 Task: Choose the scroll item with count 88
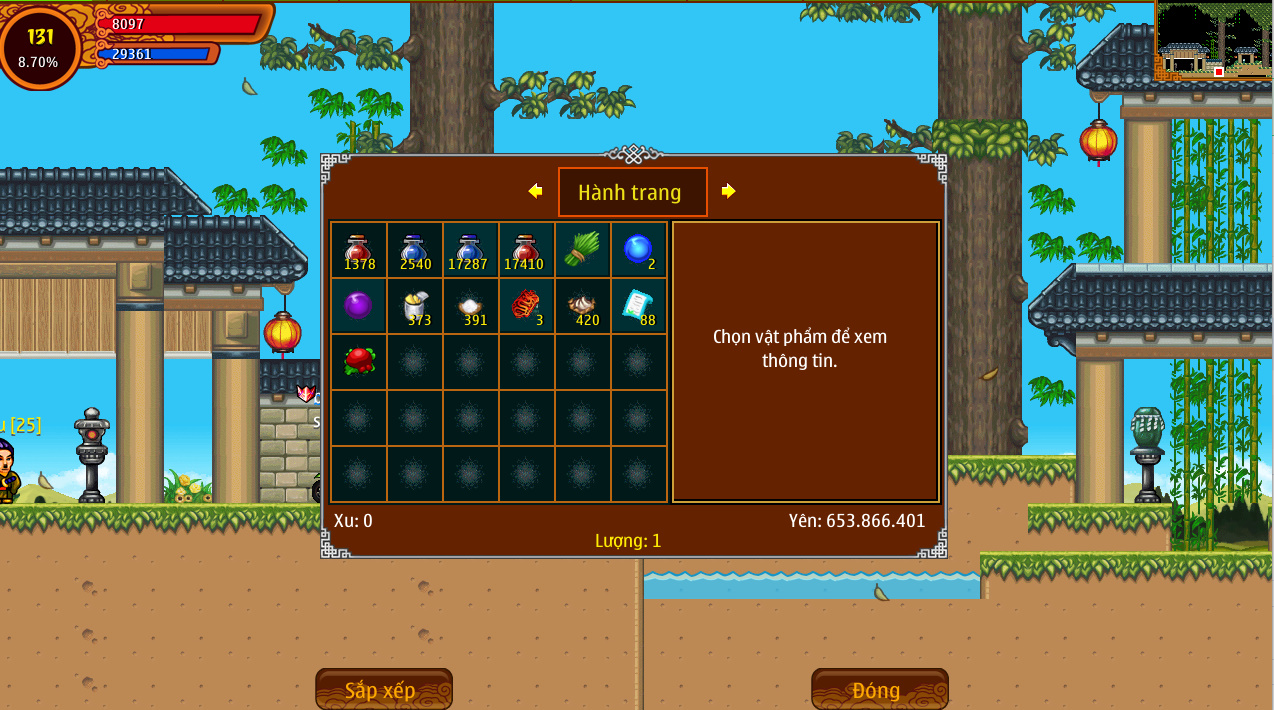coord(639,306)
